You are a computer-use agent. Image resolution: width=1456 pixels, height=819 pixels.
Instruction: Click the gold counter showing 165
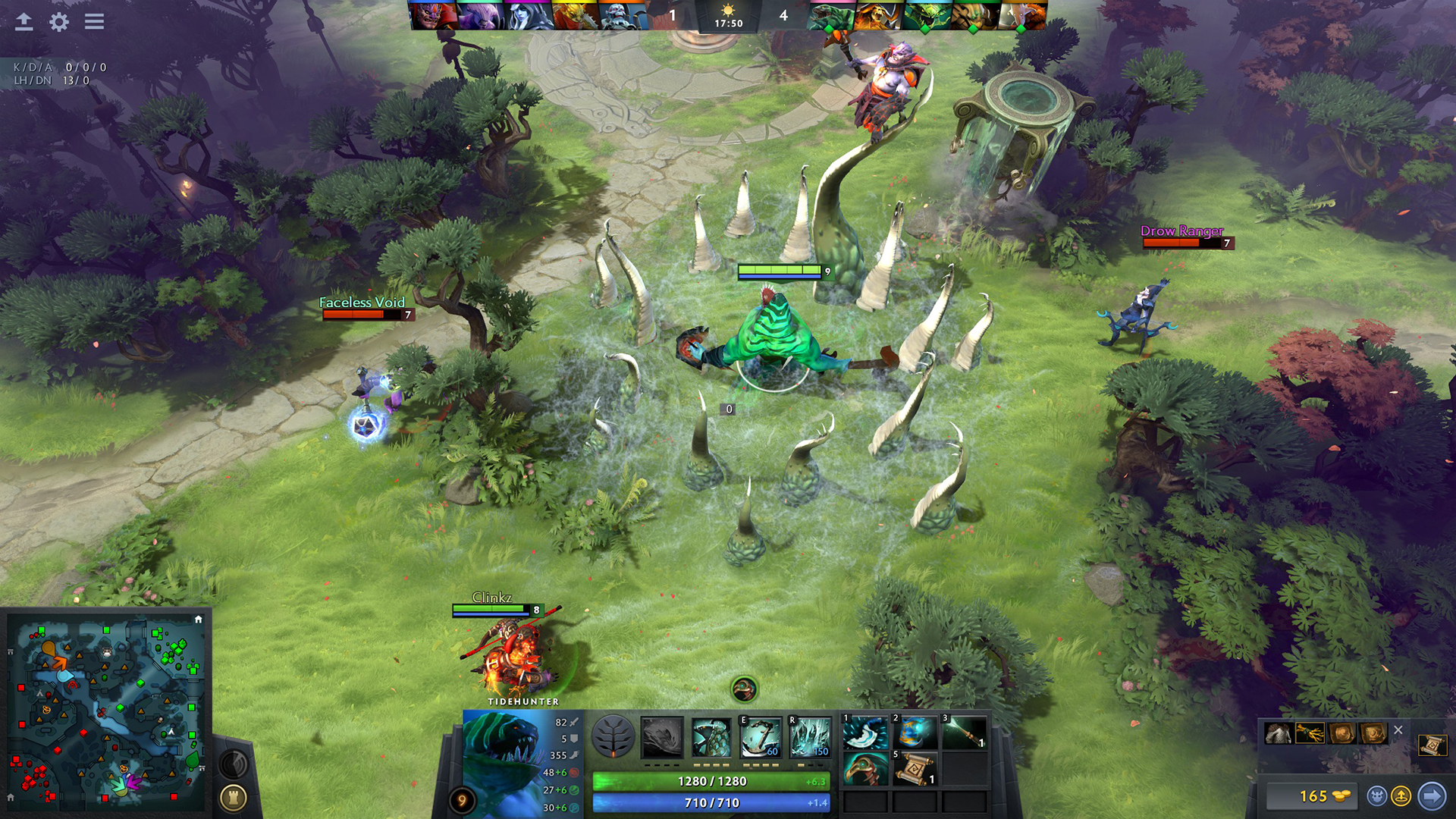click(x=1312, y=796)
